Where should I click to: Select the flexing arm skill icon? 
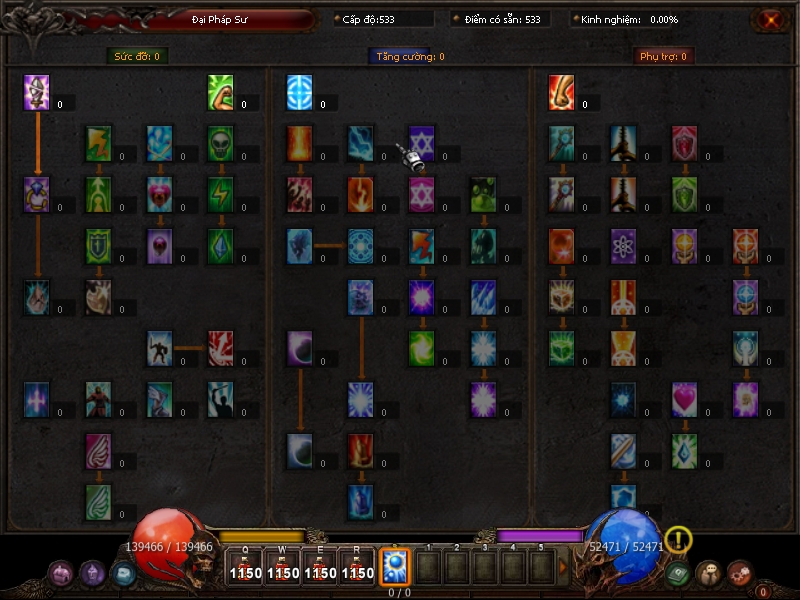(x=221, y=92)
